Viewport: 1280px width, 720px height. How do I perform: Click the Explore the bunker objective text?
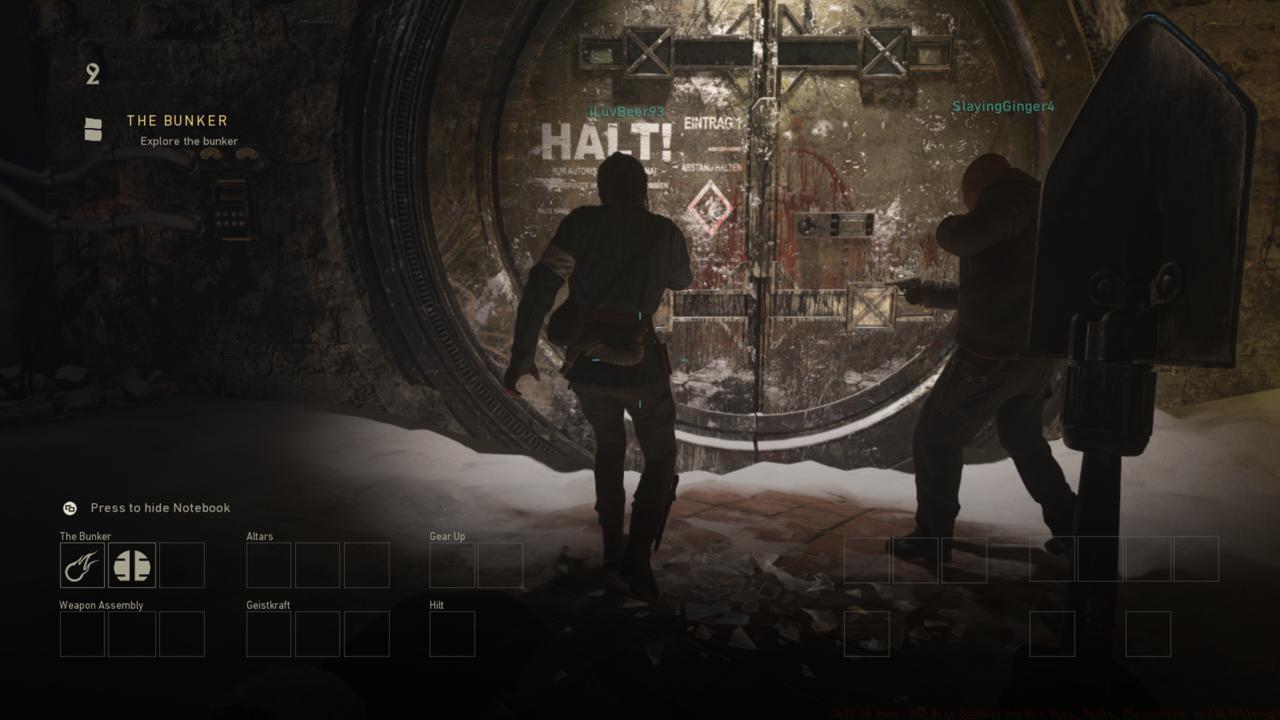[188, 141]
